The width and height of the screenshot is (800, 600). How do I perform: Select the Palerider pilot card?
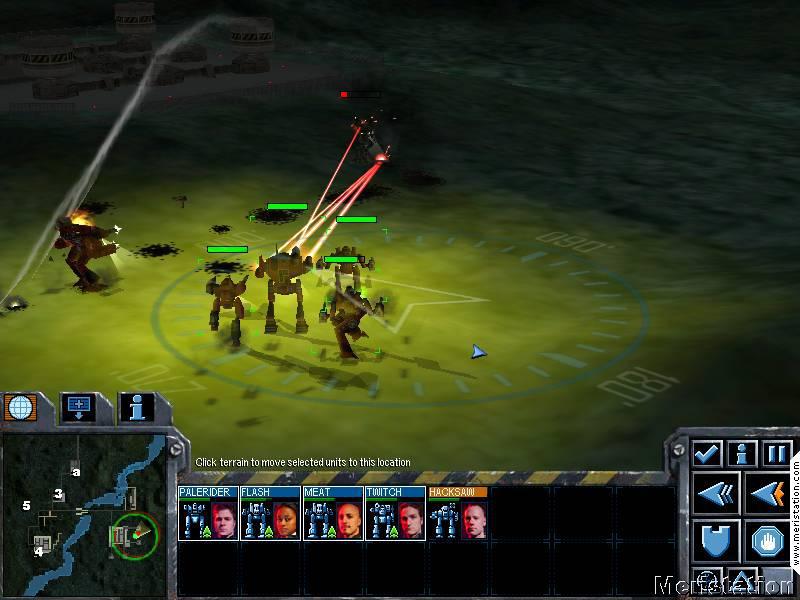(208, 514)
